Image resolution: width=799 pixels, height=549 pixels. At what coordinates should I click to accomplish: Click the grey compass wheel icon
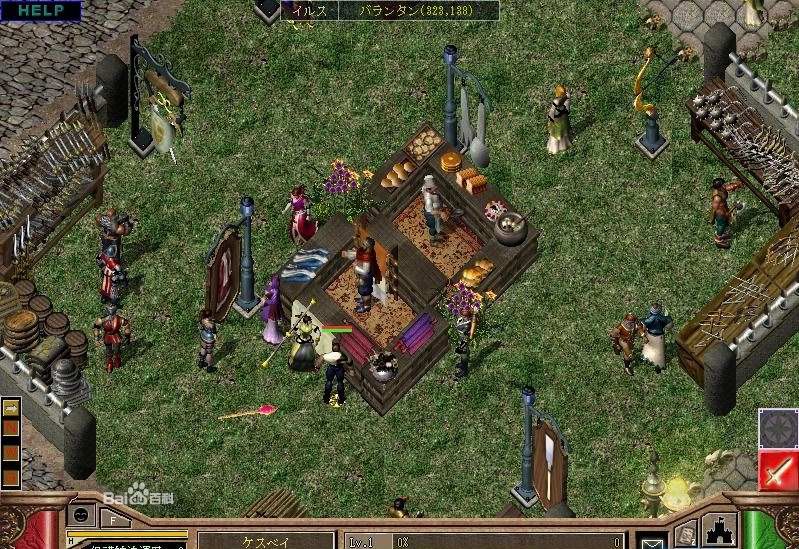[777, 427]
